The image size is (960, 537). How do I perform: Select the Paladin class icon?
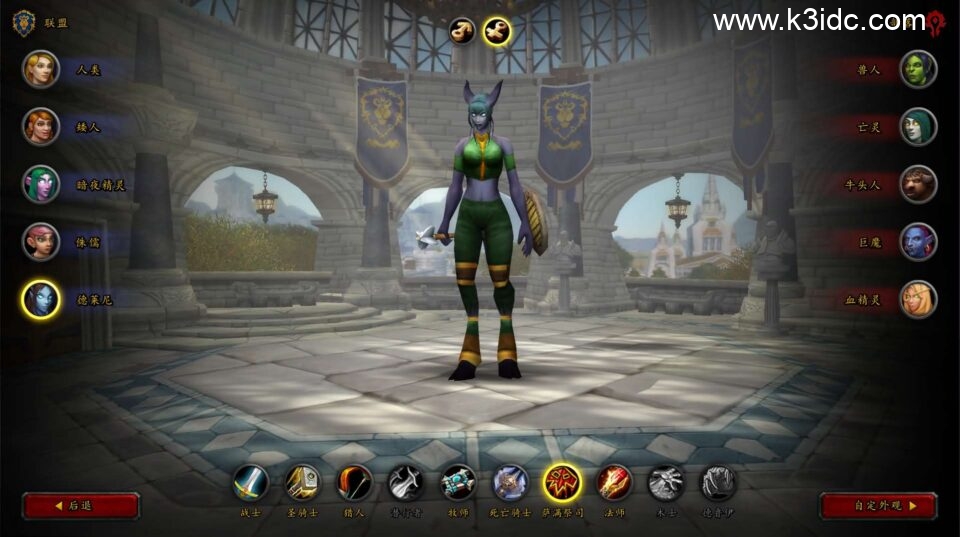point(303,483)
